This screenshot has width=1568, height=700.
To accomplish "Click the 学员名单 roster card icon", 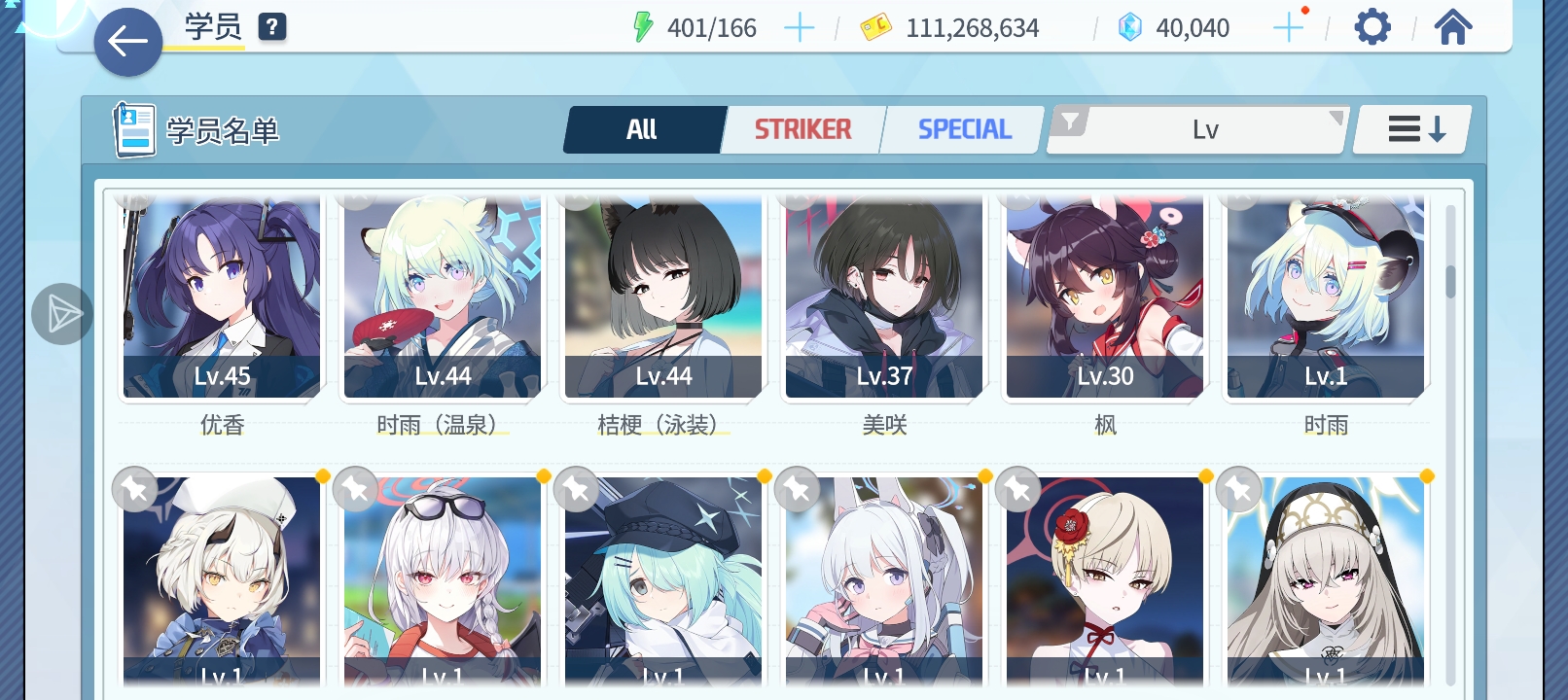I will [x=134, y=128].
